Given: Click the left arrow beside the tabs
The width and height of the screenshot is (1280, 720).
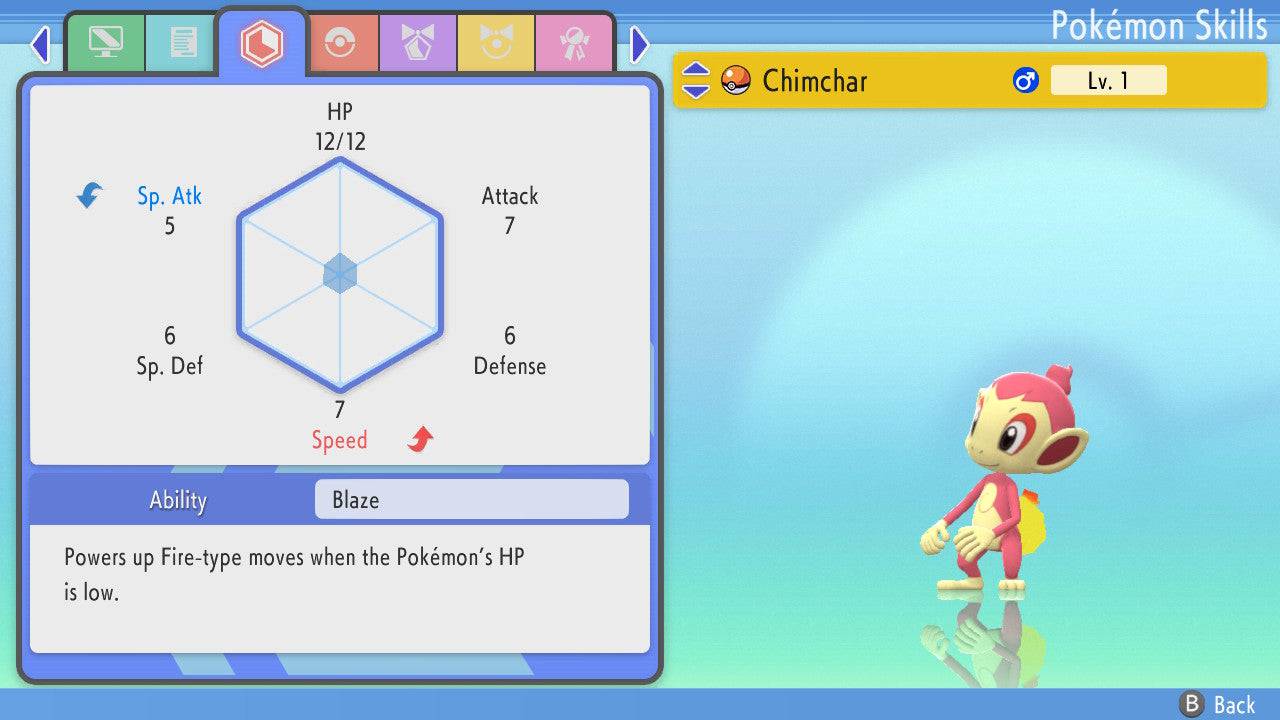Looking at the screenshot, I should point(40,44).
